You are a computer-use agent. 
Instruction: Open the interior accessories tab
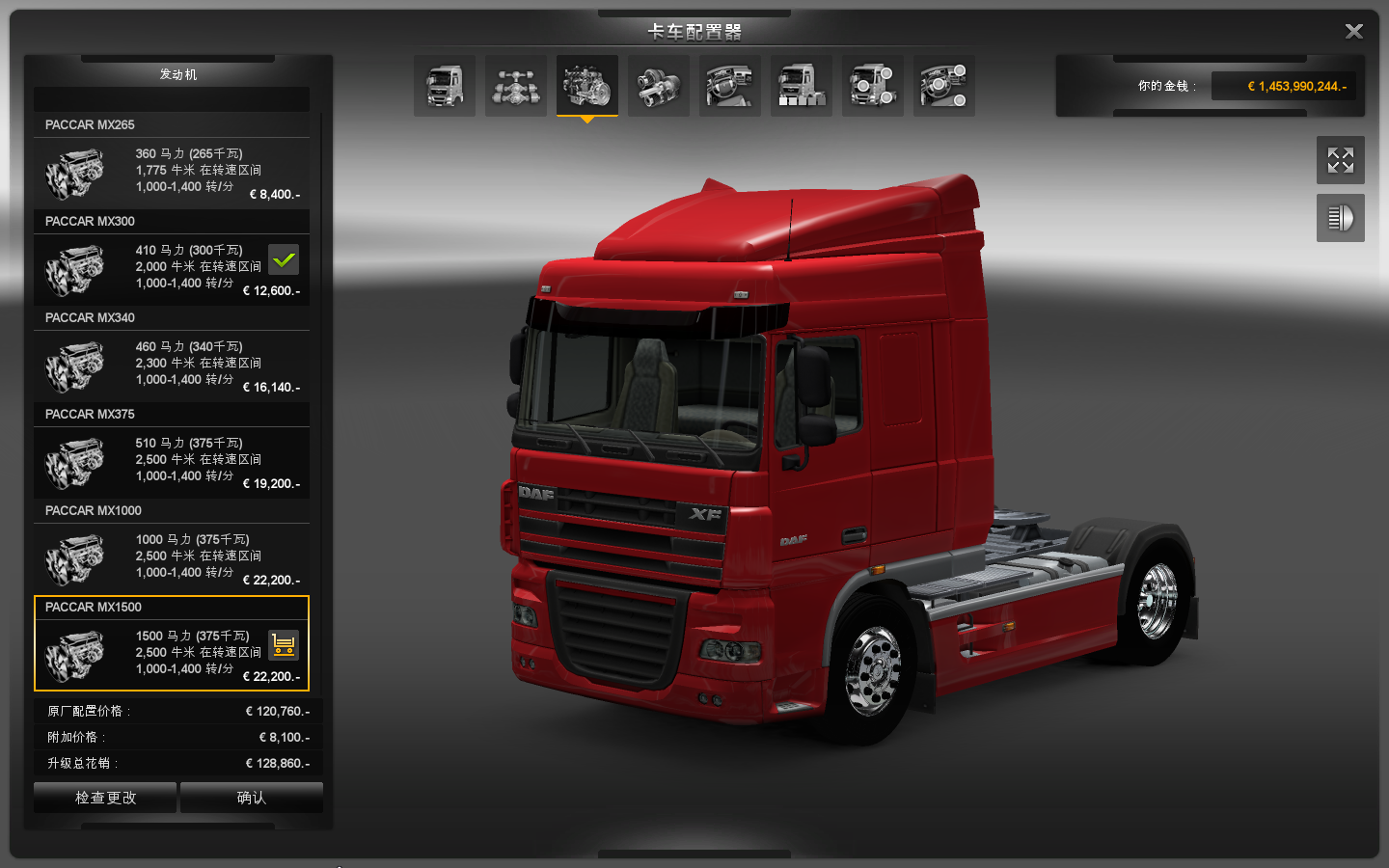click(x=944, y=86)
